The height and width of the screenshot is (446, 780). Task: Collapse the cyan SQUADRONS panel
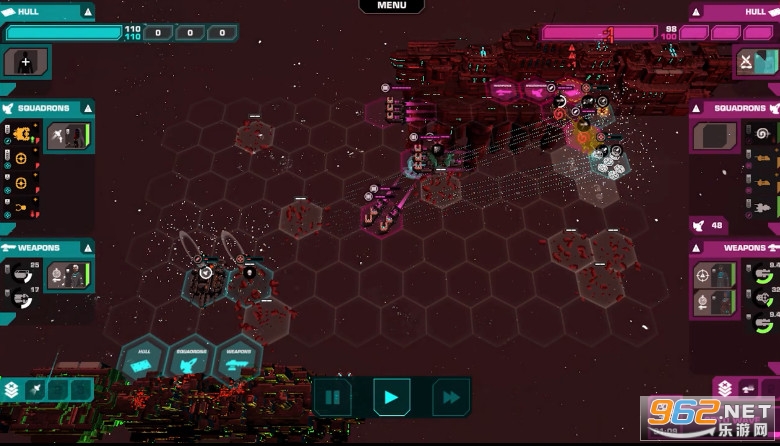[88, 108]
